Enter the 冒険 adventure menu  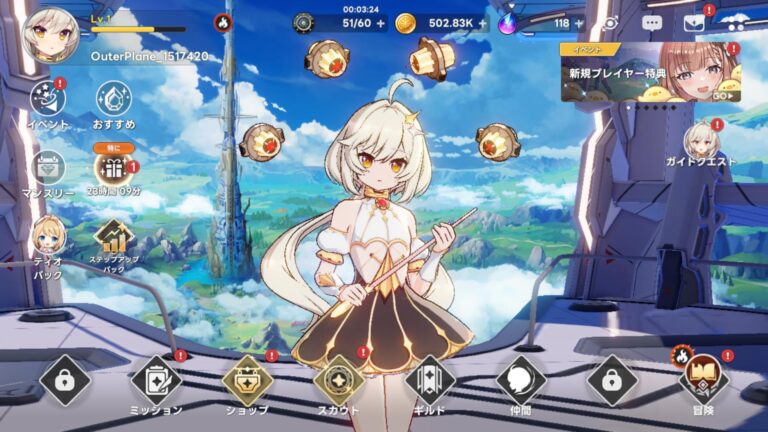pyautogui.click(x=704, y=381)
